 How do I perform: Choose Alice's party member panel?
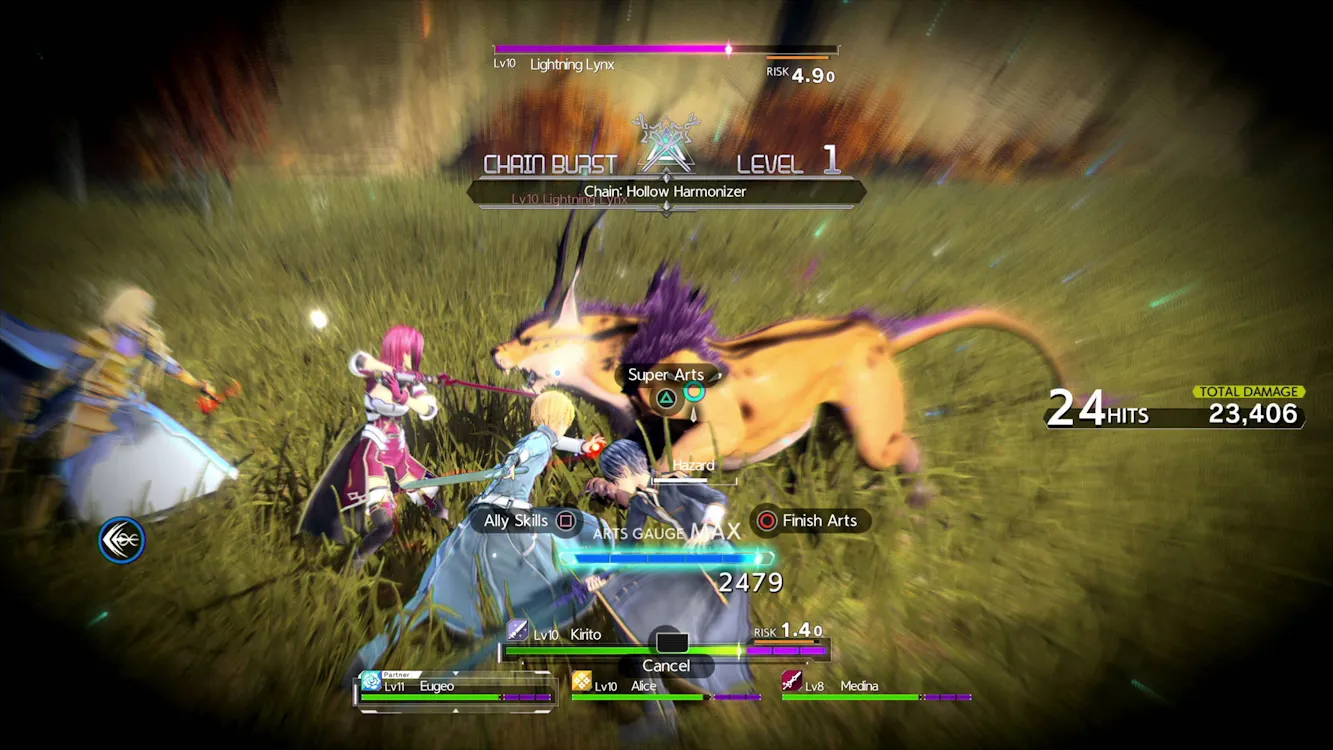pos(665,688)
